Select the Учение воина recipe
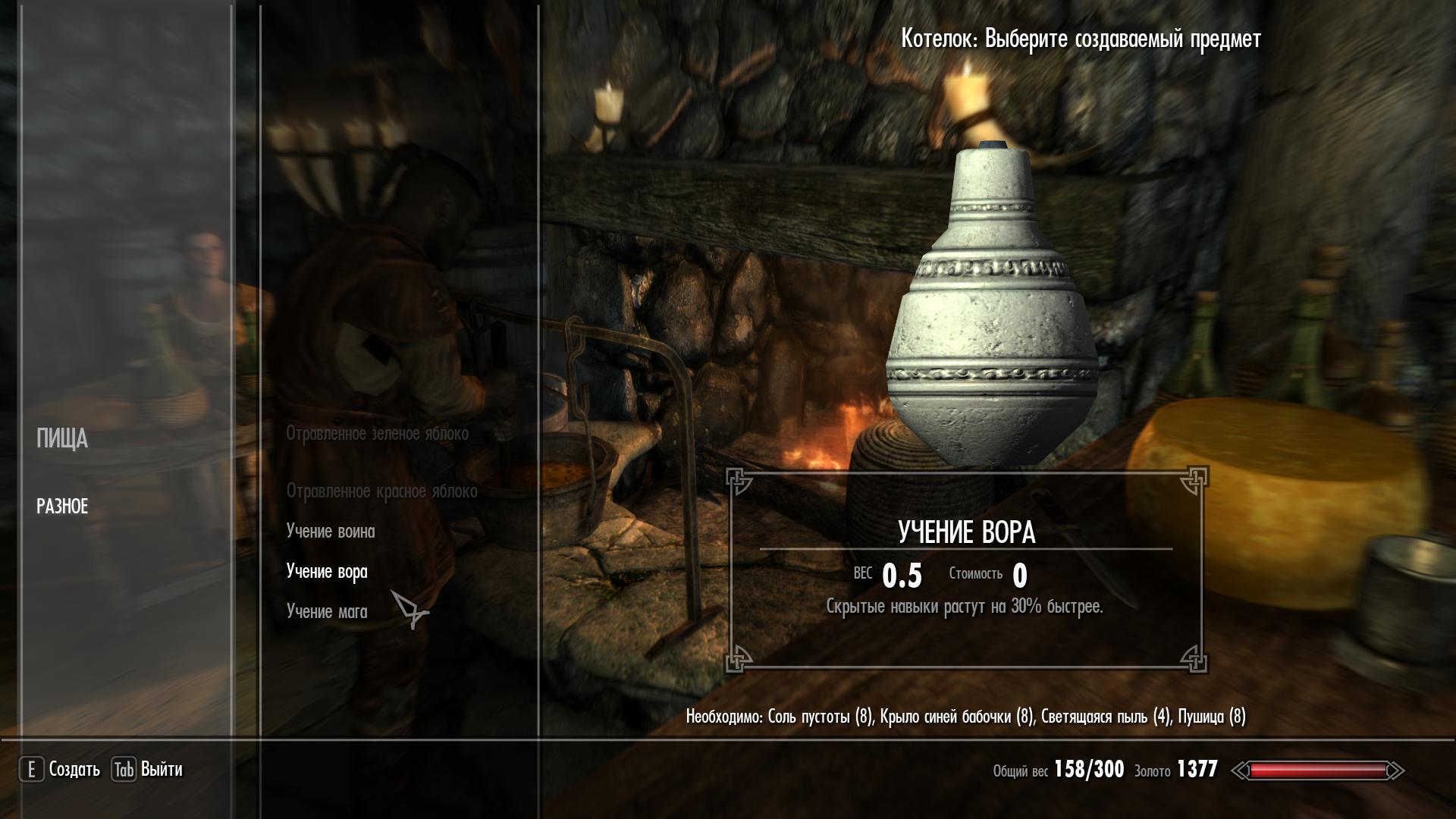Screen dimensions: 1456x819 click(331, 532)
